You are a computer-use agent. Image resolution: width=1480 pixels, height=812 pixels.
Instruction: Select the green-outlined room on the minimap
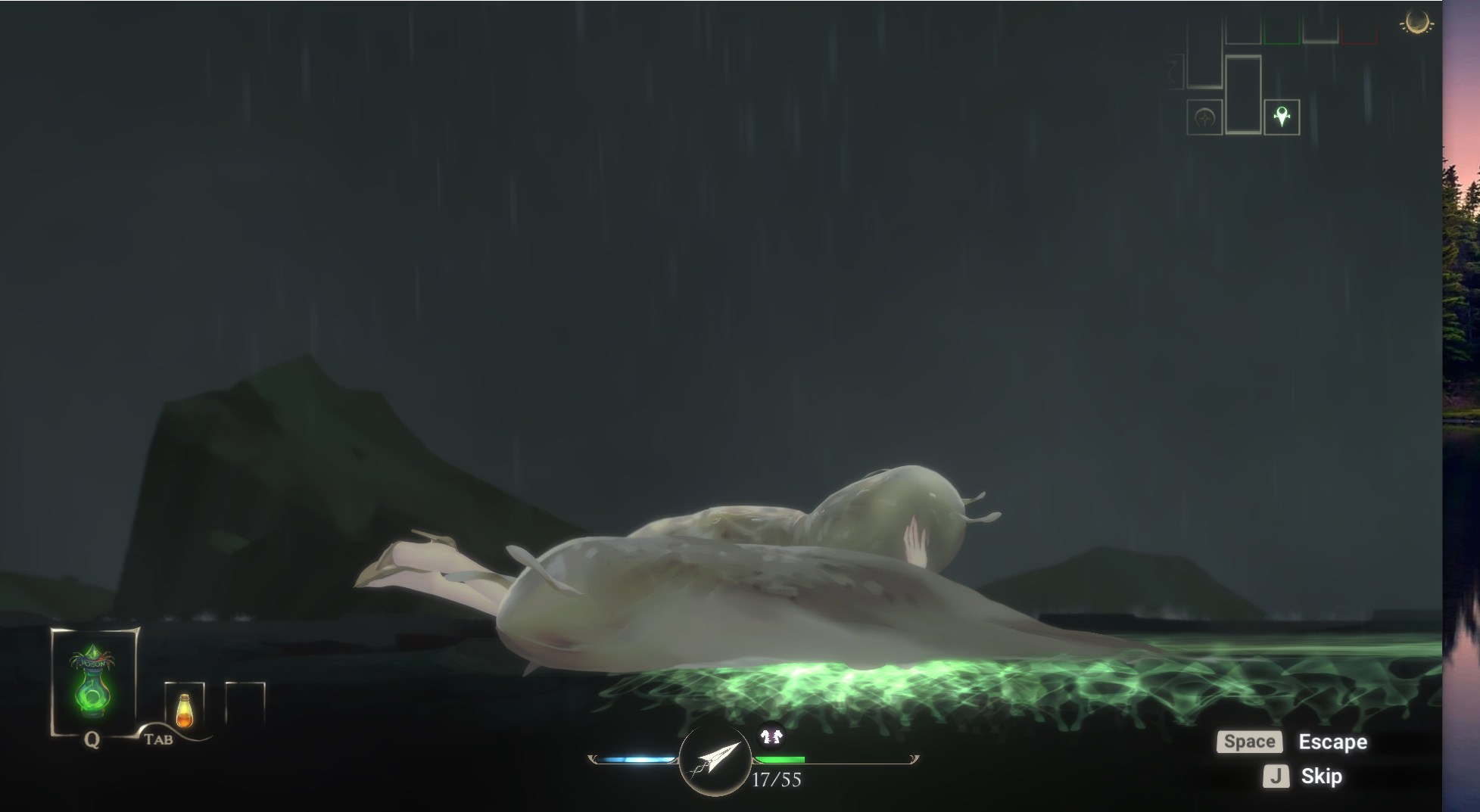1282,30
